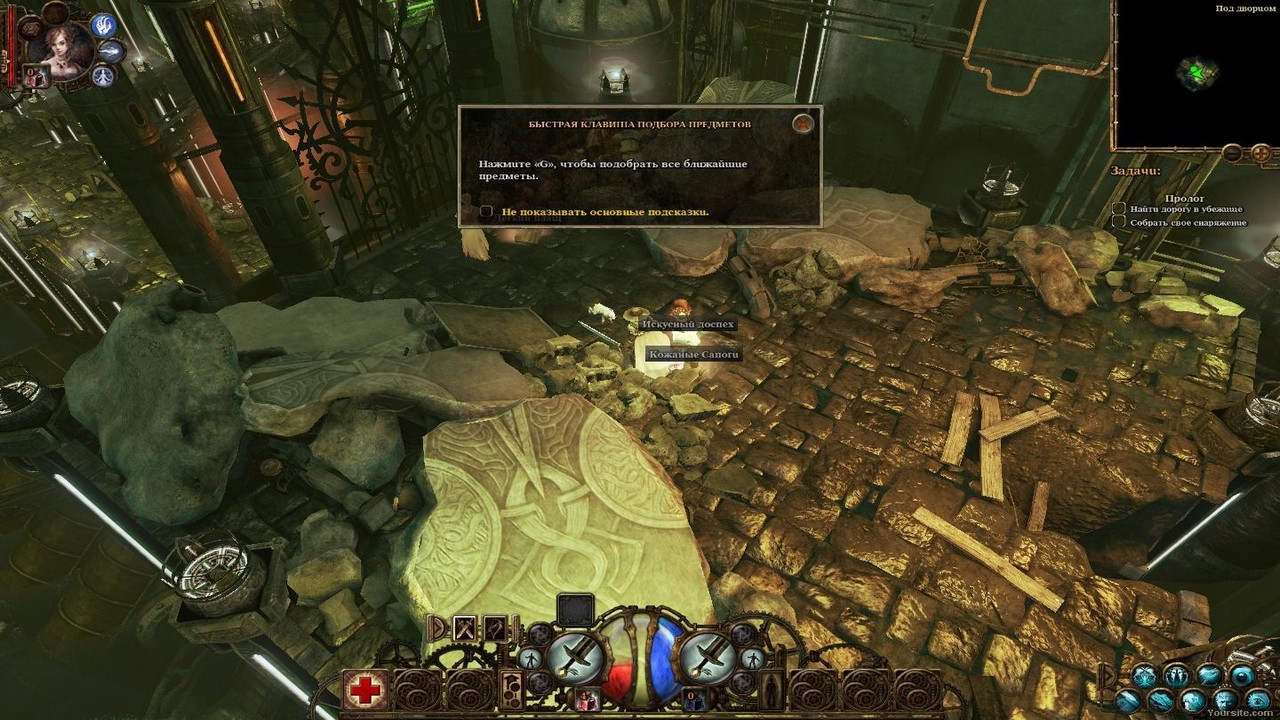Use the red health potion counter slot
Viewport: 1280px width, 720px height.
pyautogui.click(x=588, y=698)
